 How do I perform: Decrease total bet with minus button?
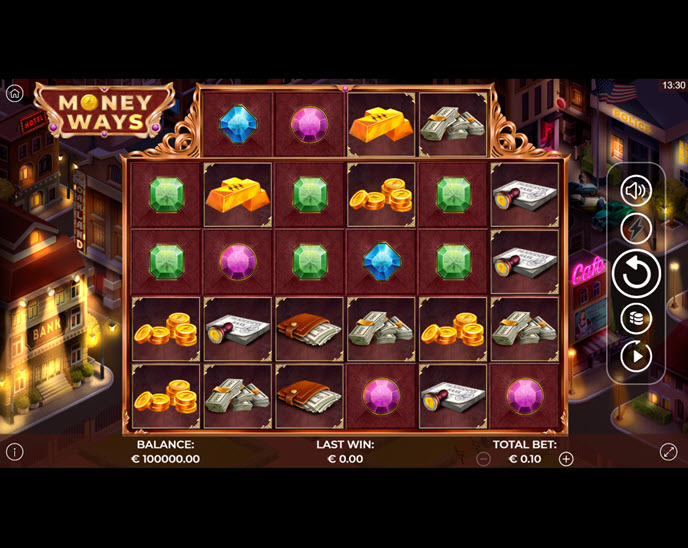(x=484, y=459)
